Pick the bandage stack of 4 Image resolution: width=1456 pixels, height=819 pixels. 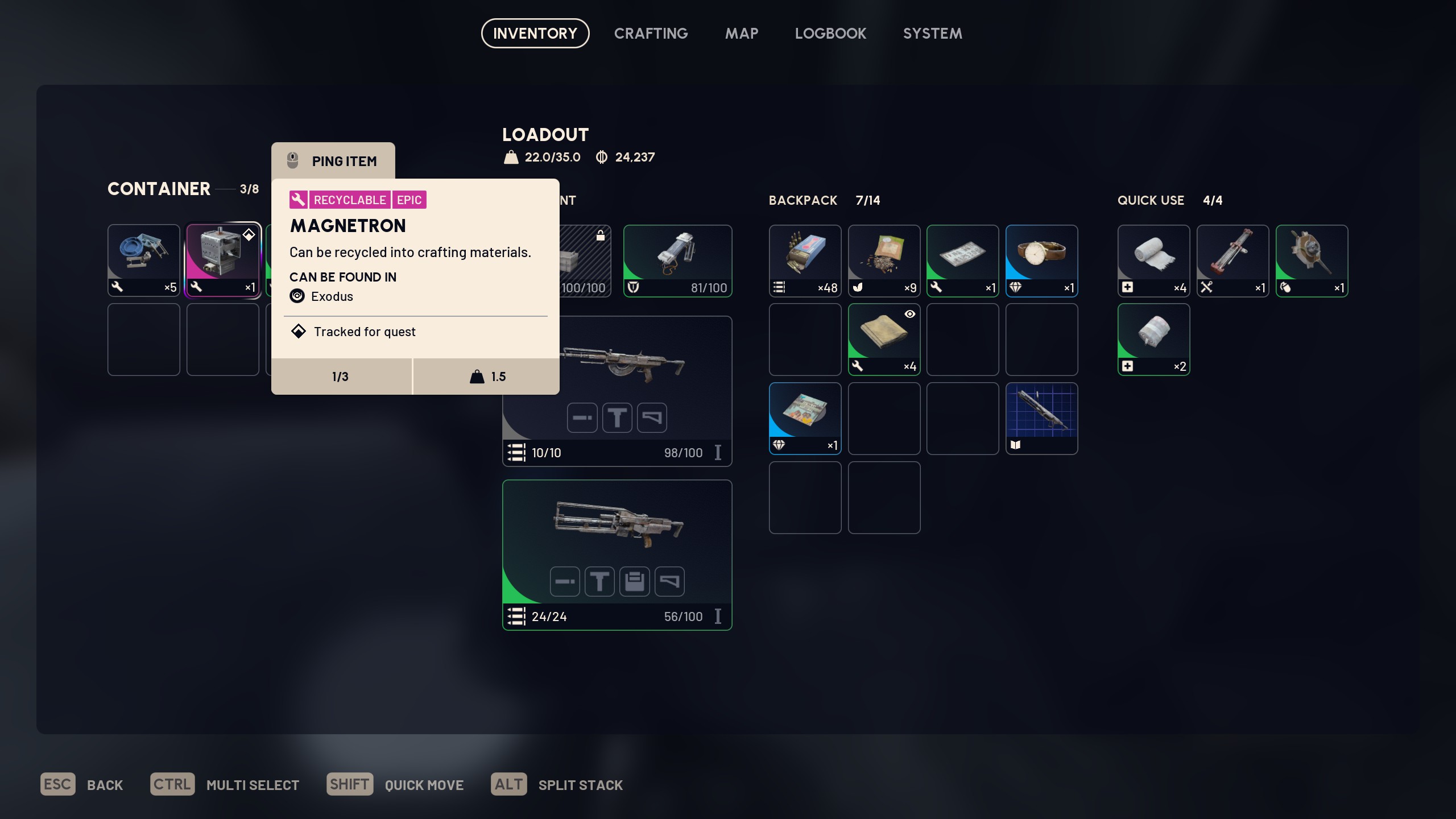pos(1153,260)
